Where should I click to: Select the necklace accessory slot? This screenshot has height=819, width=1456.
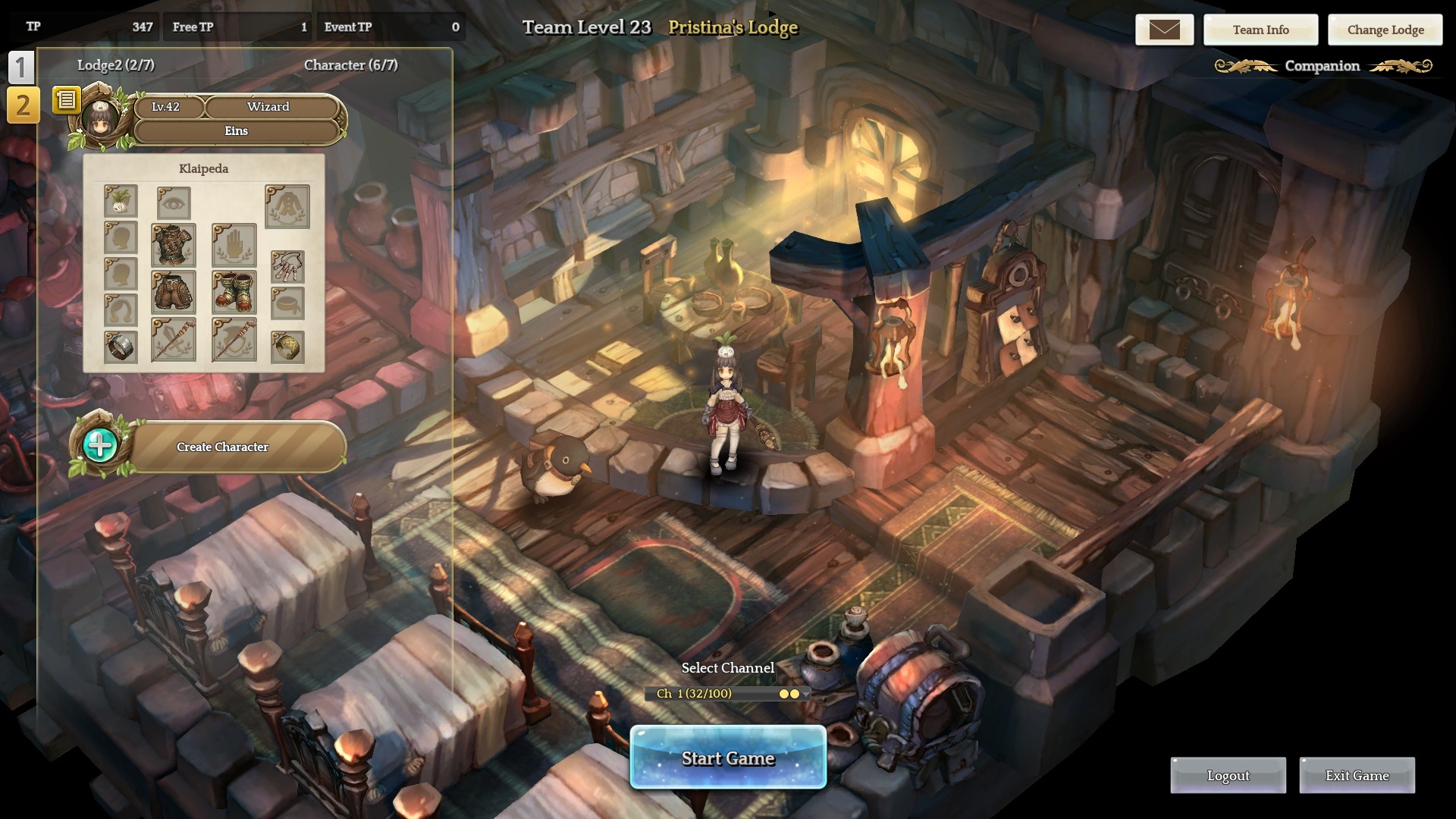pos(287,266)
